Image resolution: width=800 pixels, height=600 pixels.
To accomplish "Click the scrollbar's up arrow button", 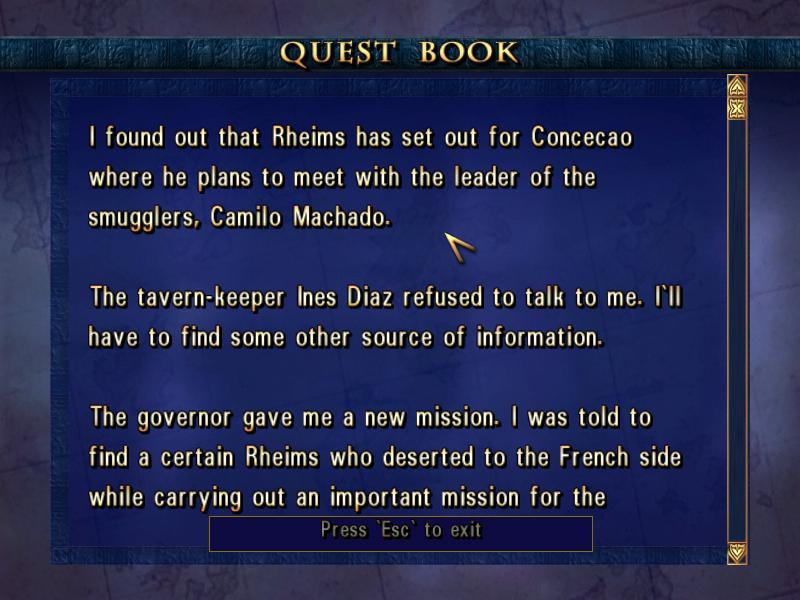I will (x=737, y=85).
